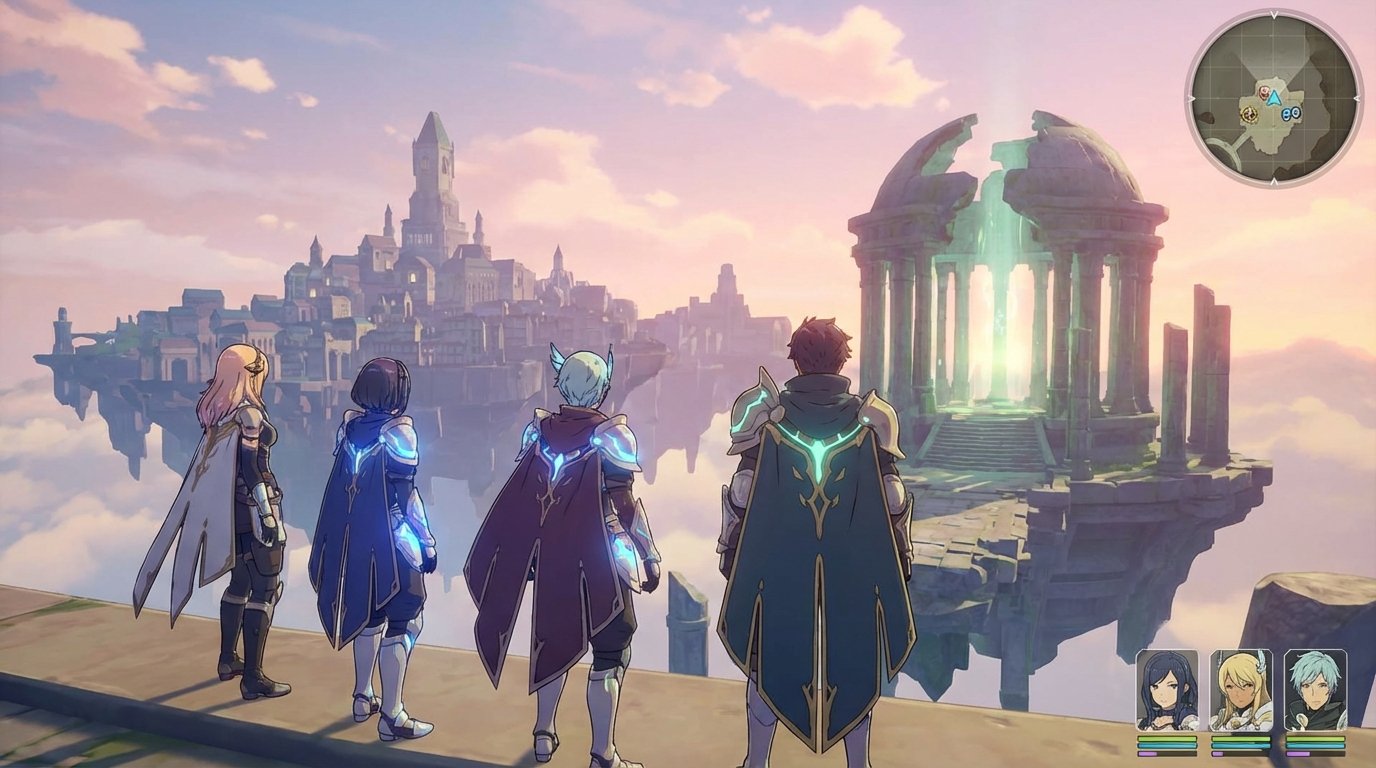
Task: Click the south chevron below the minimap
Action: coord(1274,180)
